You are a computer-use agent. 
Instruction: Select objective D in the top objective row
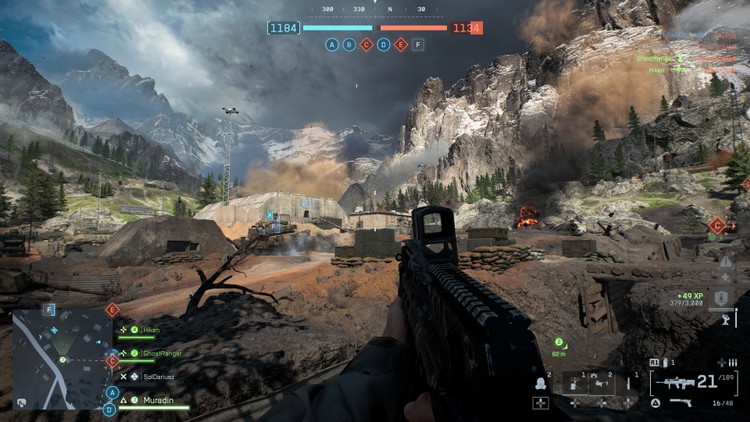(x=383, y=45)
